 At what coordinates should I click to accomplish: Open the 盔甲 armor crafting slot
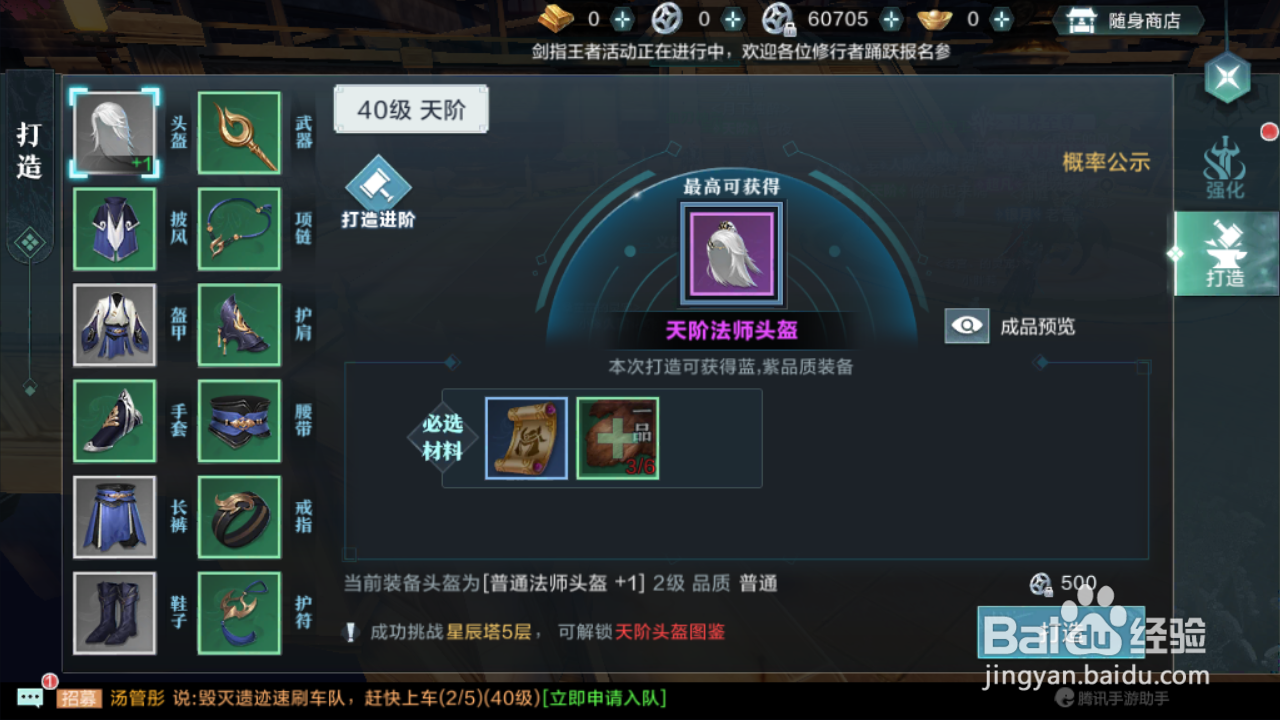click(114, 324)
